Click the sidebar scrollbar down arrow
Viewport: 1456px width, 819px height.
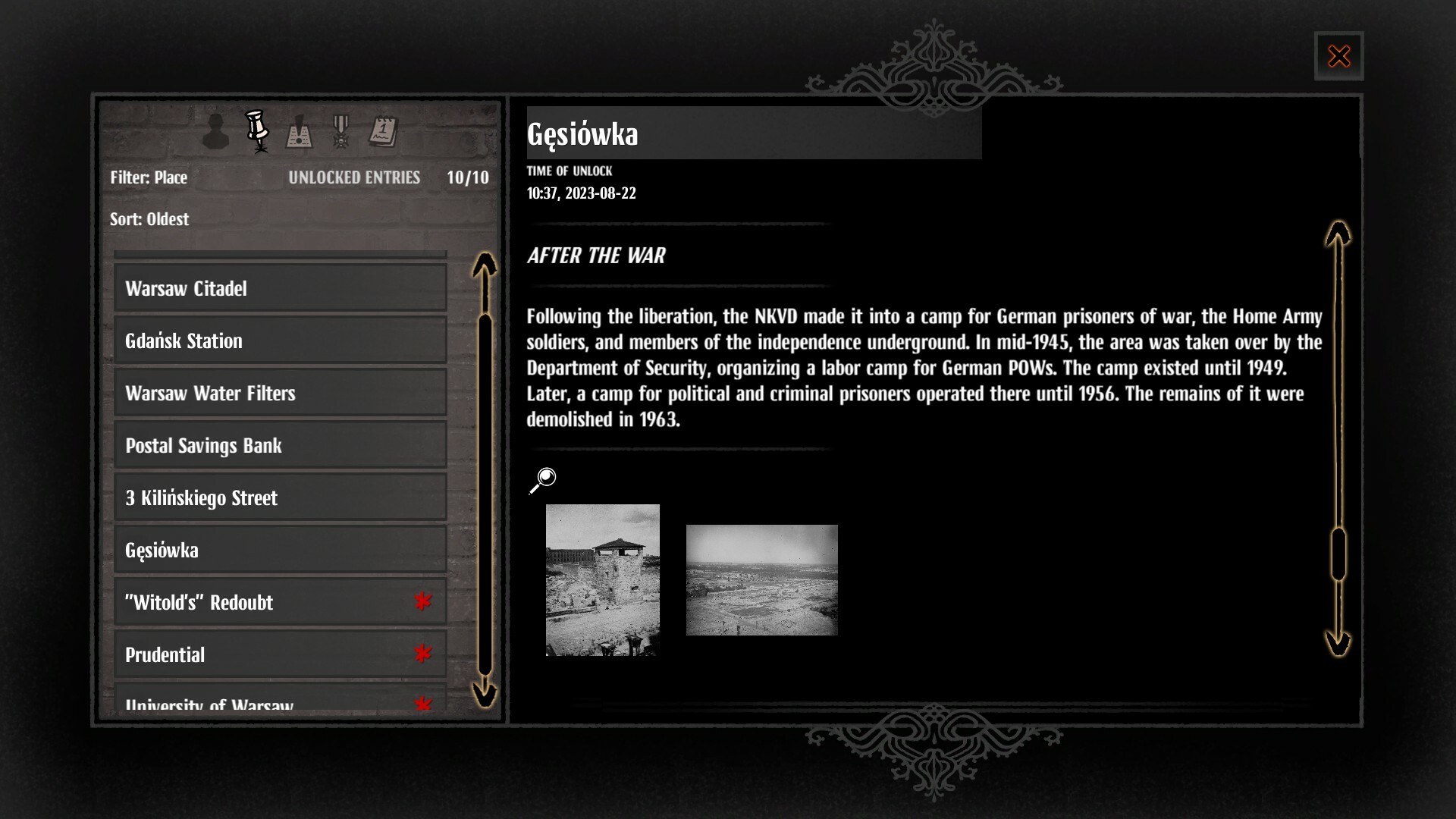coord(483,695)
